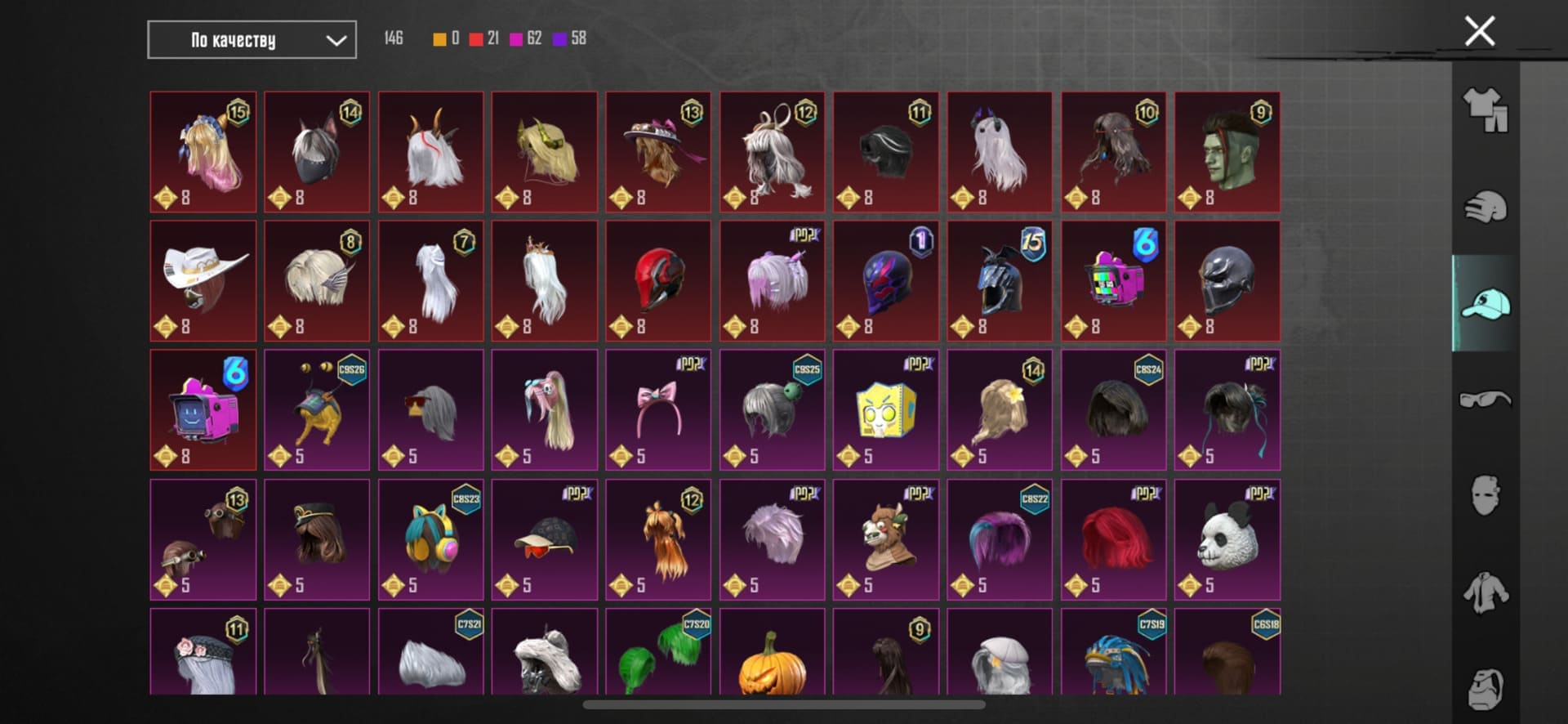The image size is (1568, 724).
Task: Choose the white cowboy hat item
Action: [203, 281]
